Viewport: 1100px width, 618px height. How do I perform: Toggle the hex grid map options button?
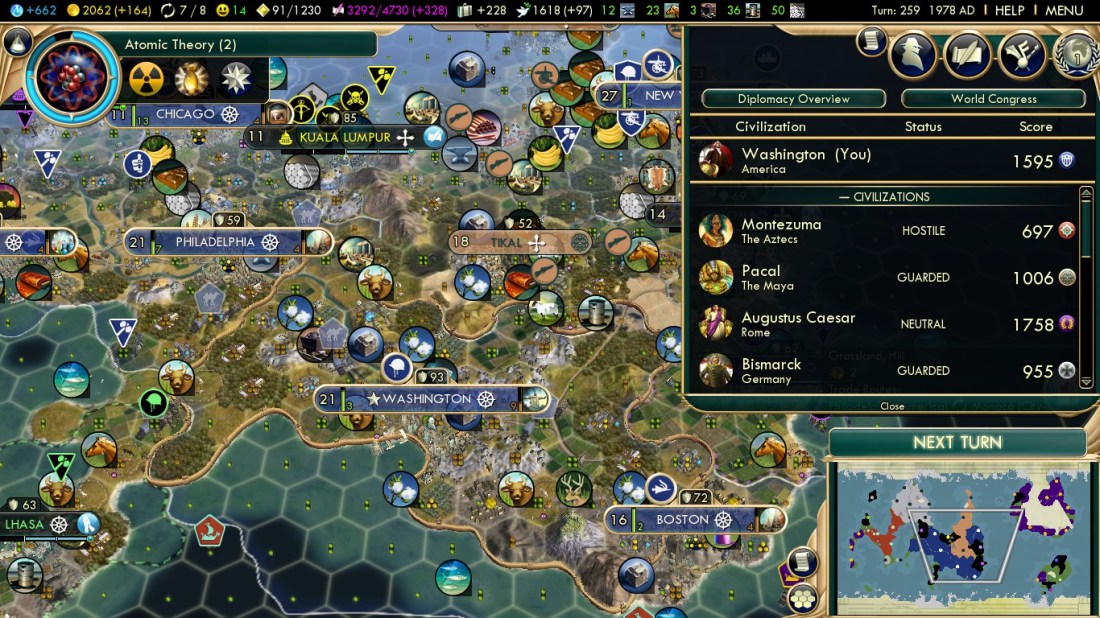coord(801,598)
